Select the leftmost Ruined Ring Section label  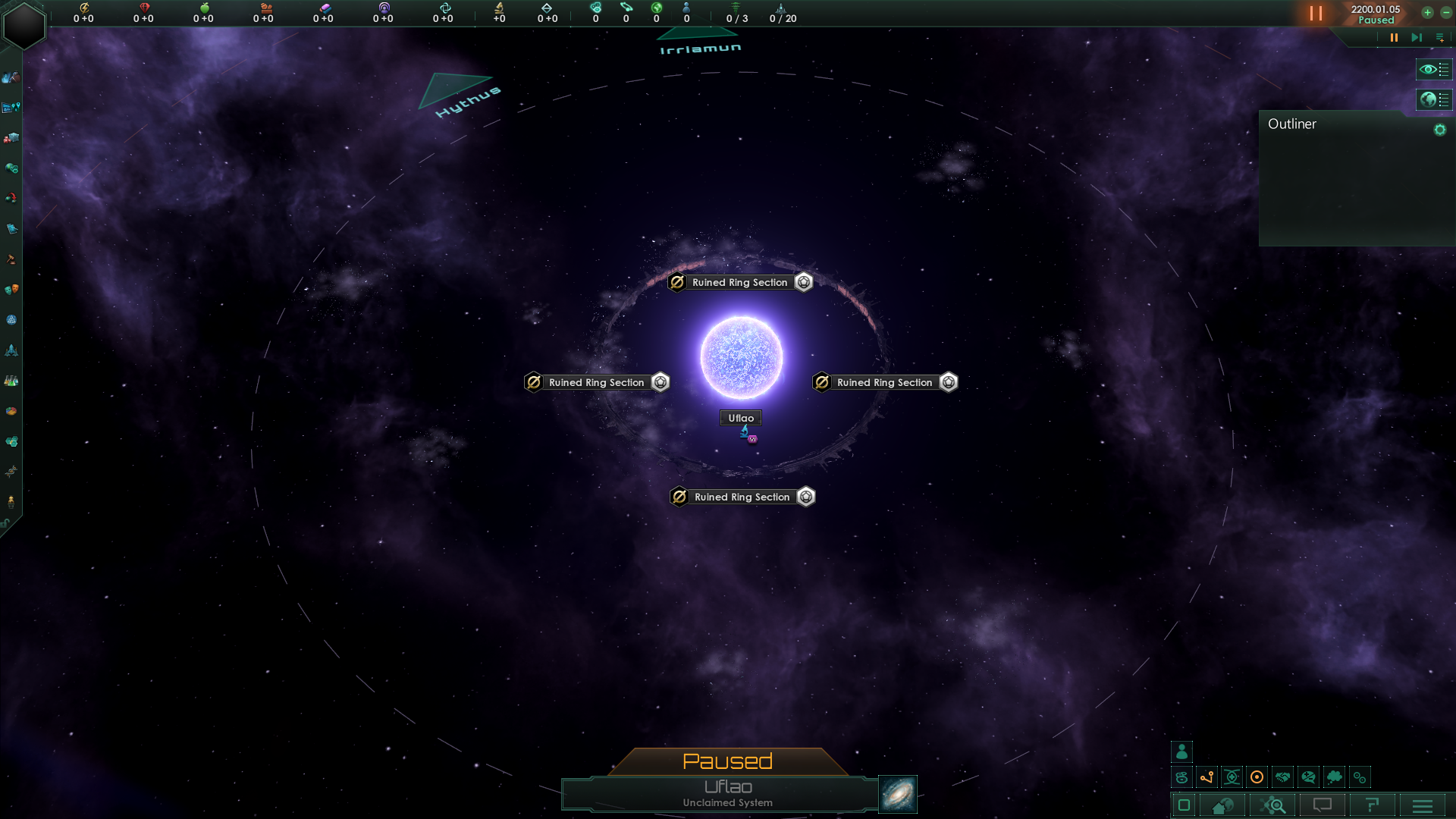click(x=596, y=382)
